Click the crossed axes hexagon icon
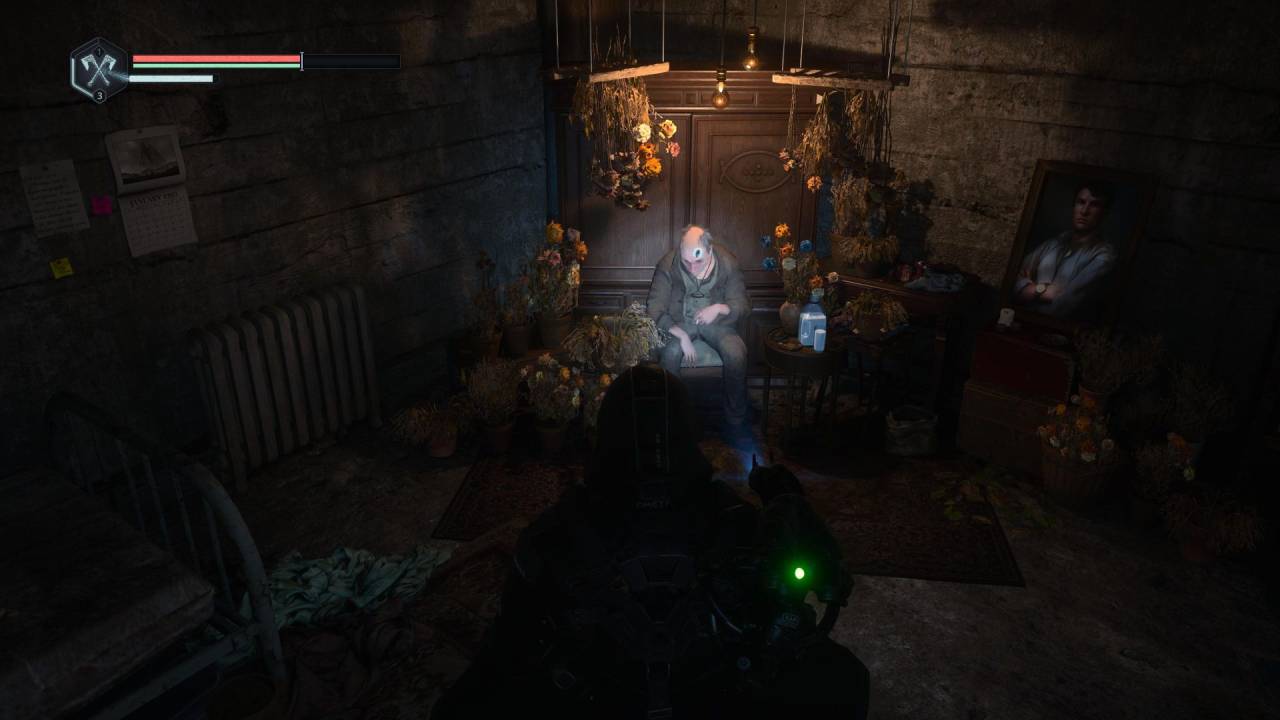The width and height of the screenshot is (1280, 720). pyautogui.click(x=98, y=69)
